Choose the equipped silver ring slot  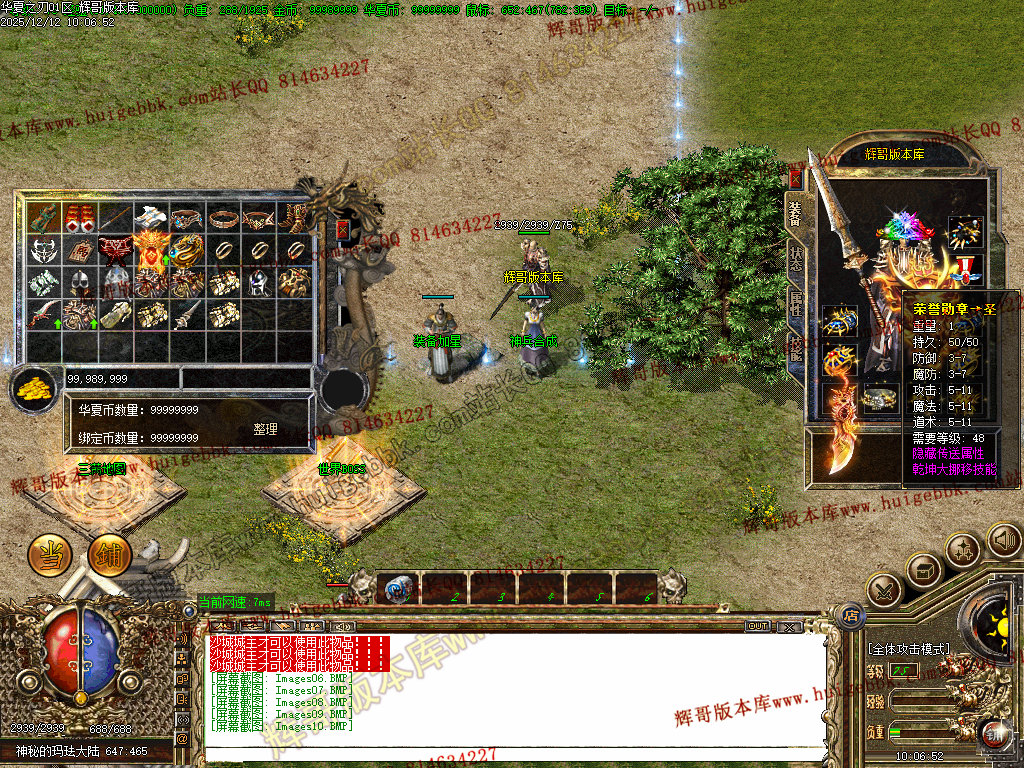pyautogui.click(x=881, y=398)
